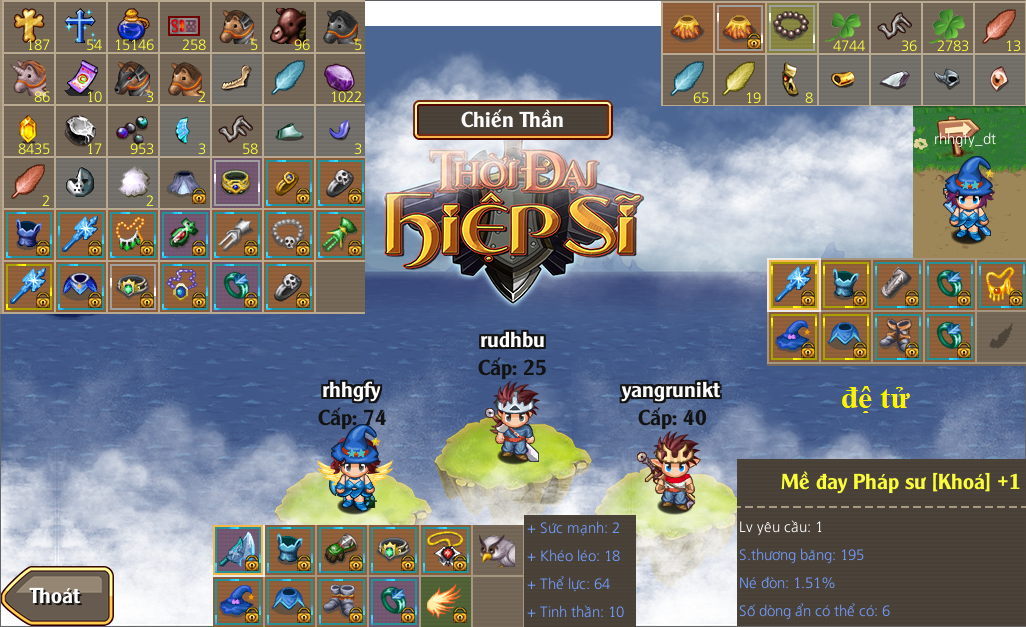Image resolution: width=1026 pixels, height=627 pixels.
Task: Open the Chiến Thần banner button
Action: point(512,120)
